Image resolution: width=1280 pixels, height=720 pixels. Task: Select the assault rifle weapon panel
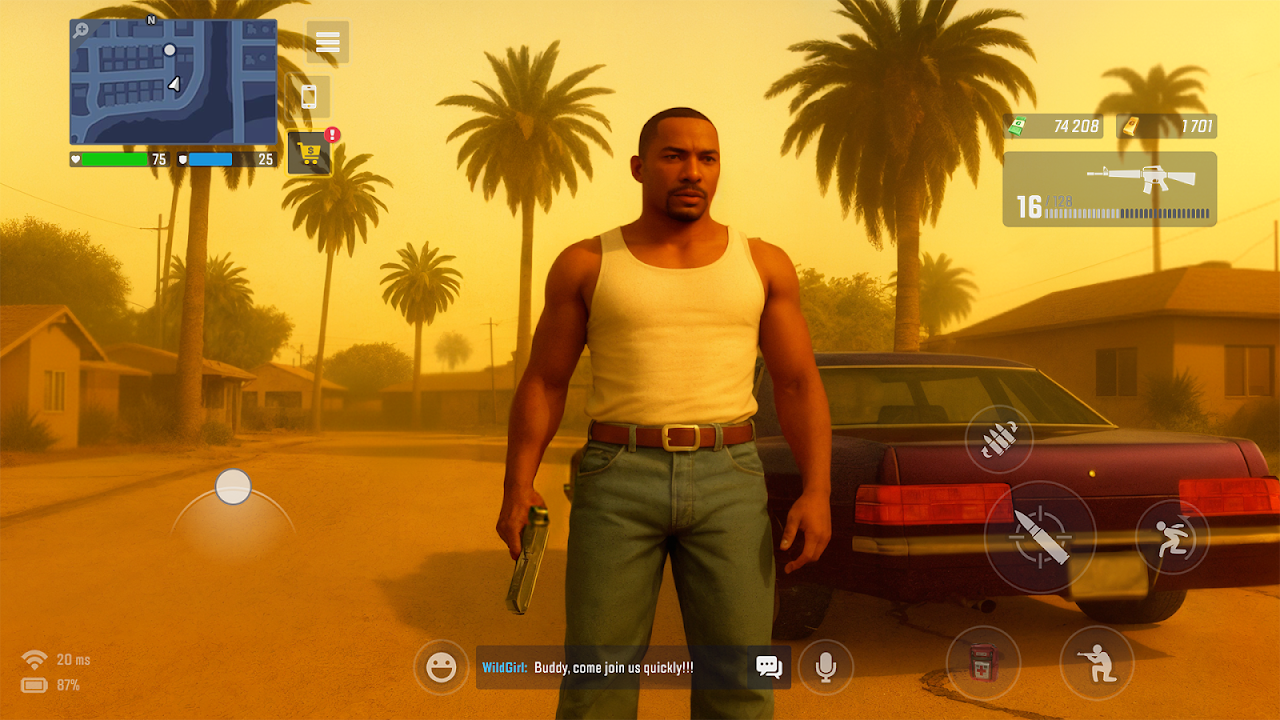coord(1110,189)
